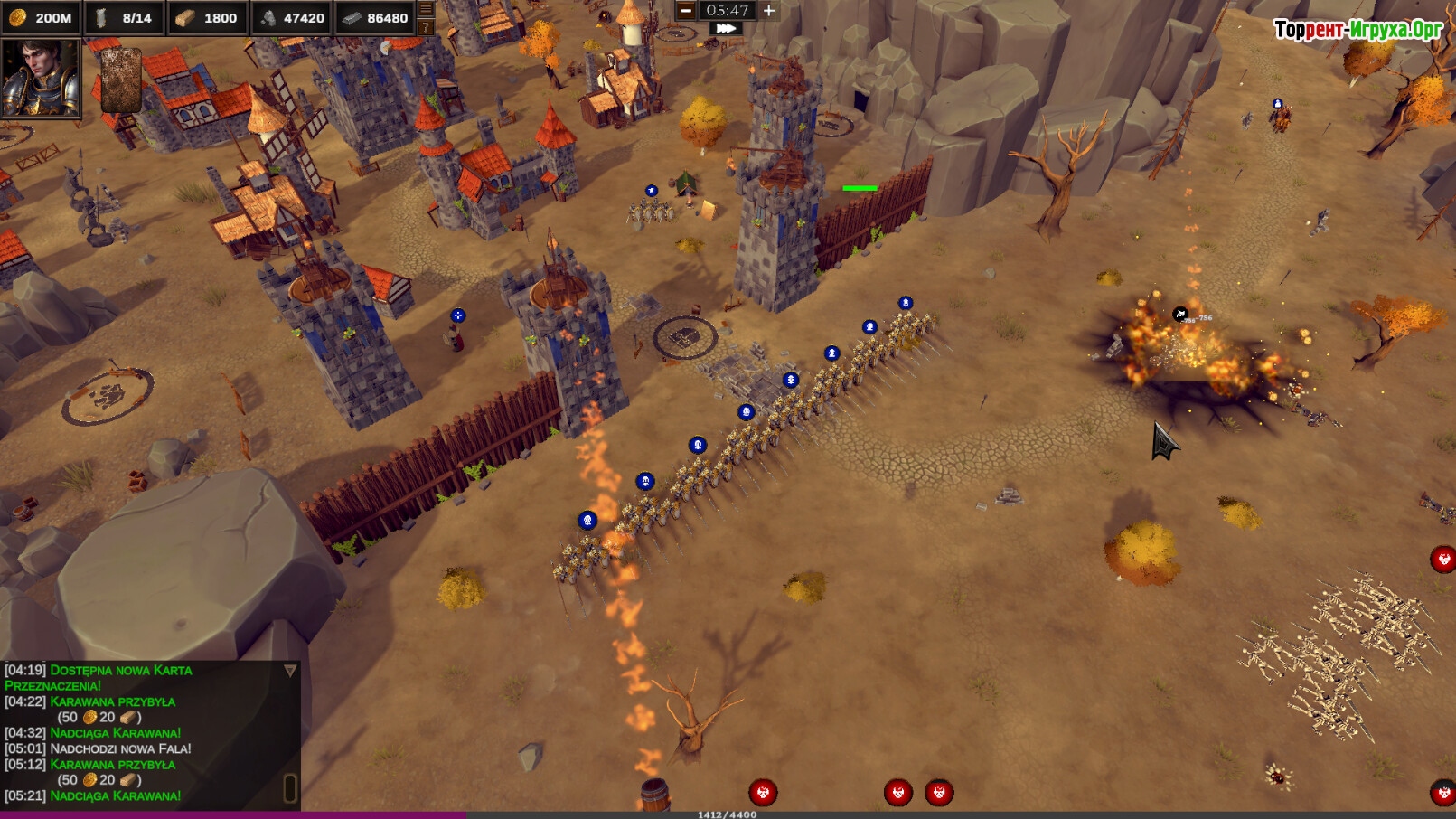The width and height of the screenshot is (1456, 819).
Task: Collapse the event log panel
Action: (x=290, y=671)
